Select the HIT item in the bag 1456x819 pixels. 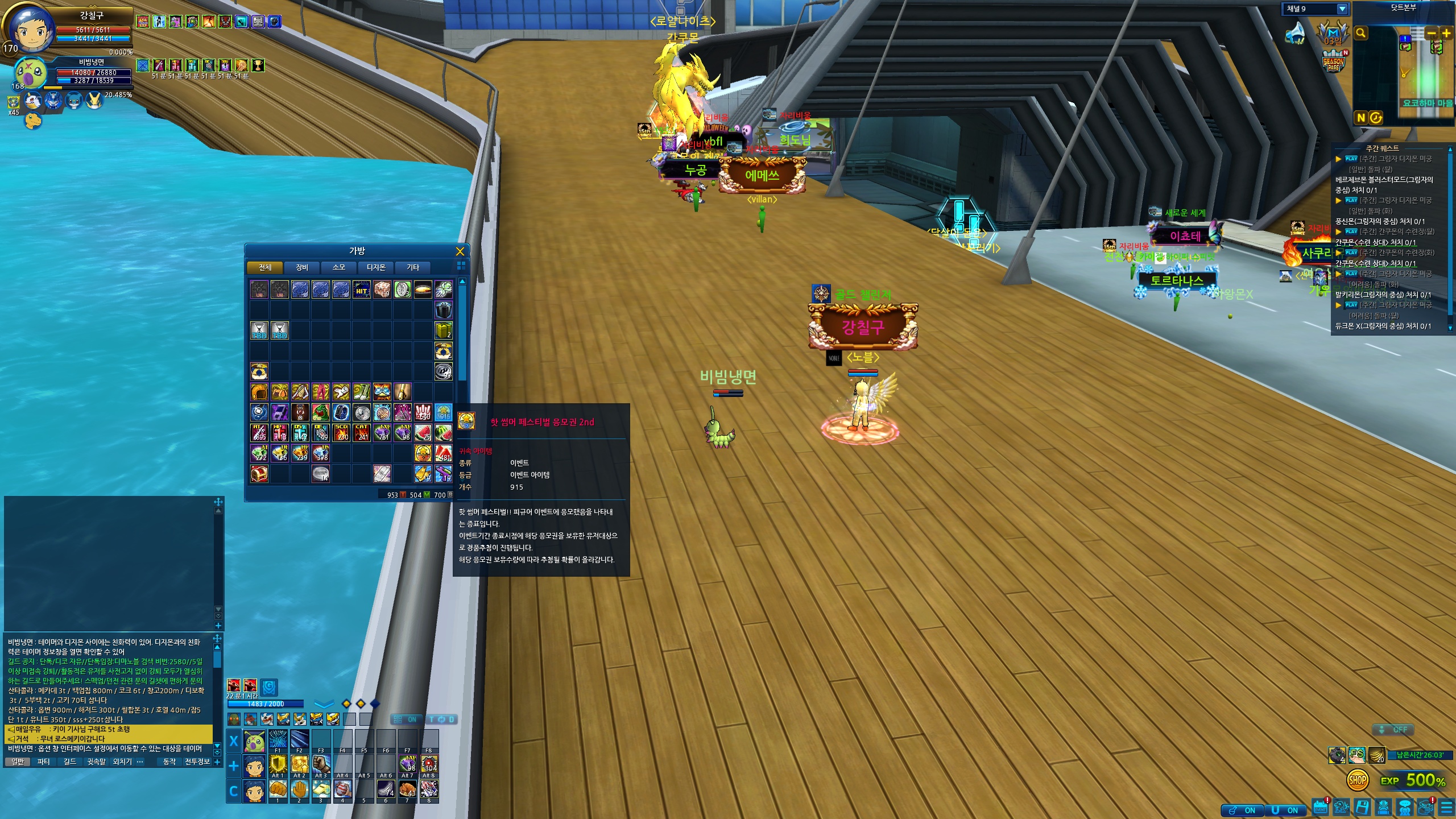[362, 289]
